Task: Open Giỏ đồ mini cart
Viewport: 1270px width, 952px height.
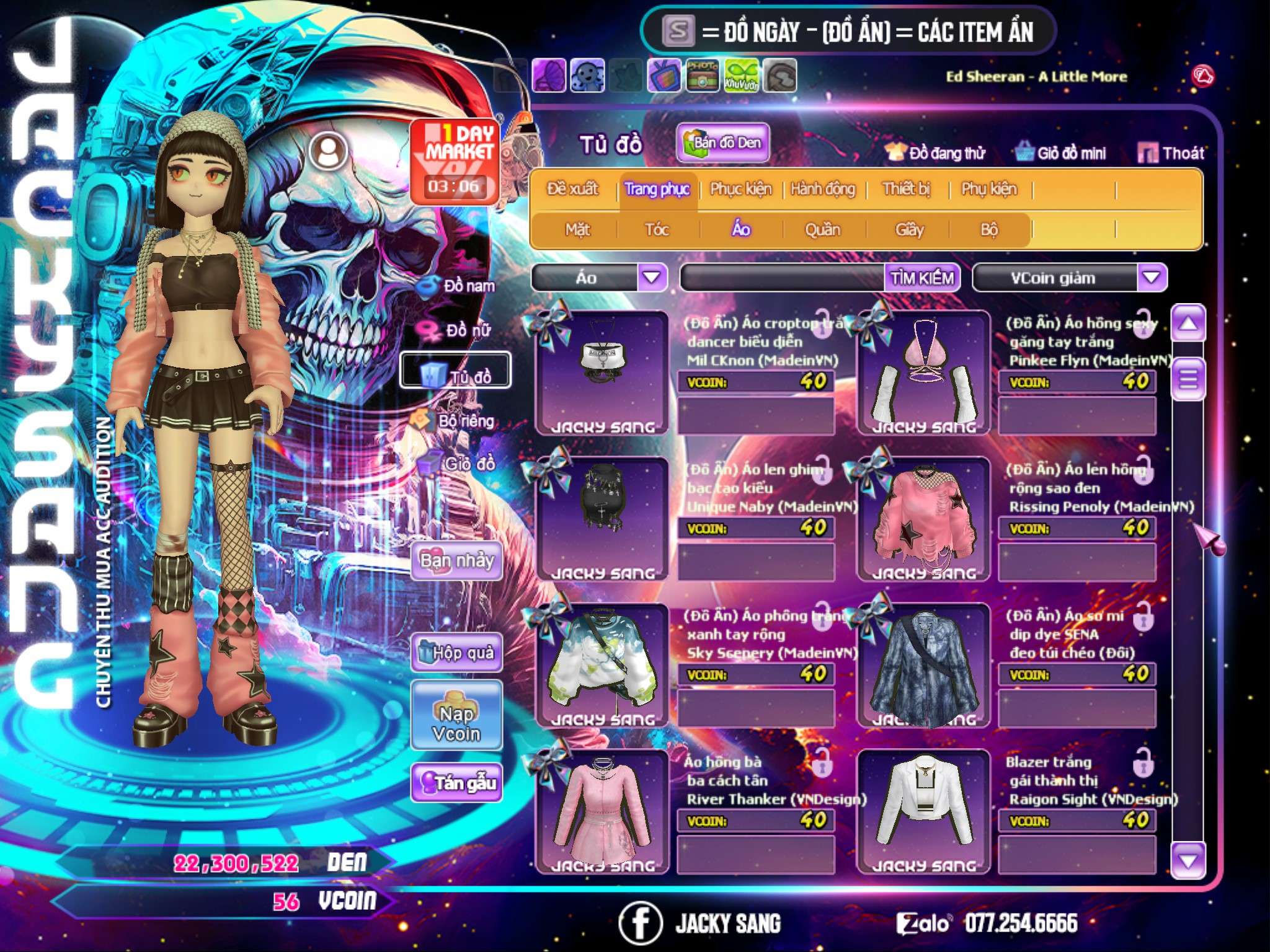Action: pyautogui.click(x=1061, y=153)
